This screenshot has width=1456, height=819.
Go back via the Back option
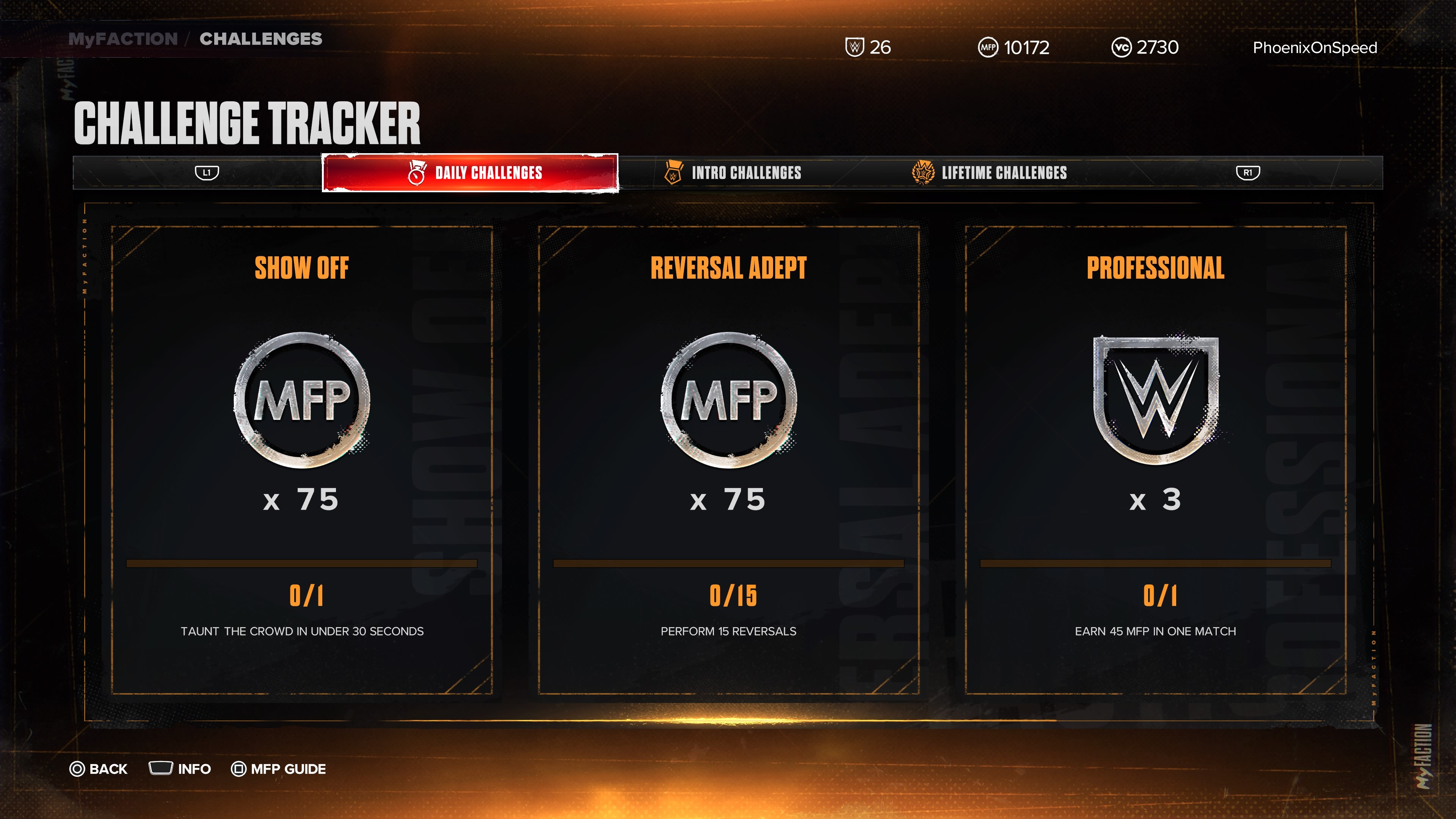99,769
